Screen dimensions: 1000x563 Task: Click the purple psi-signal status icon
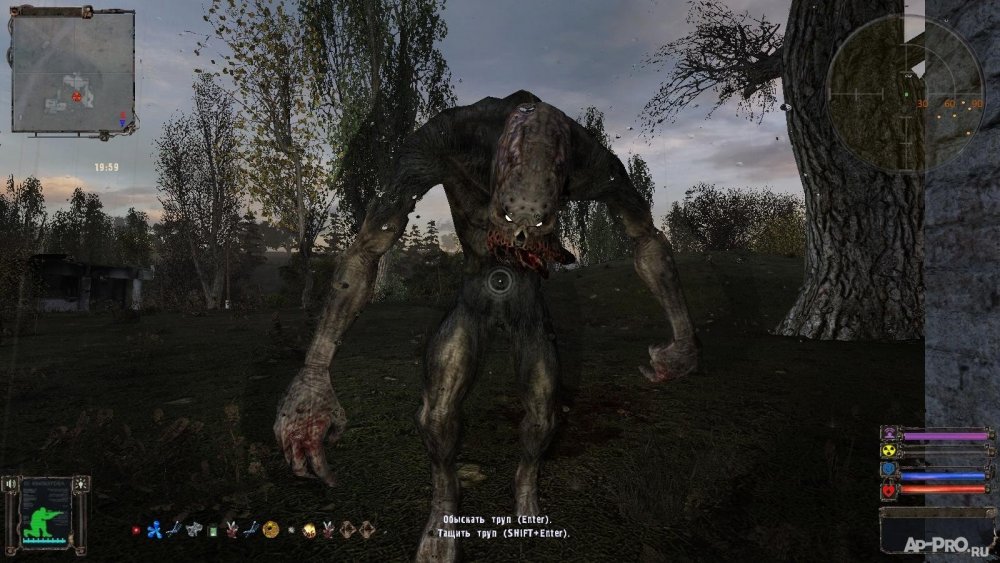[888, 434]
